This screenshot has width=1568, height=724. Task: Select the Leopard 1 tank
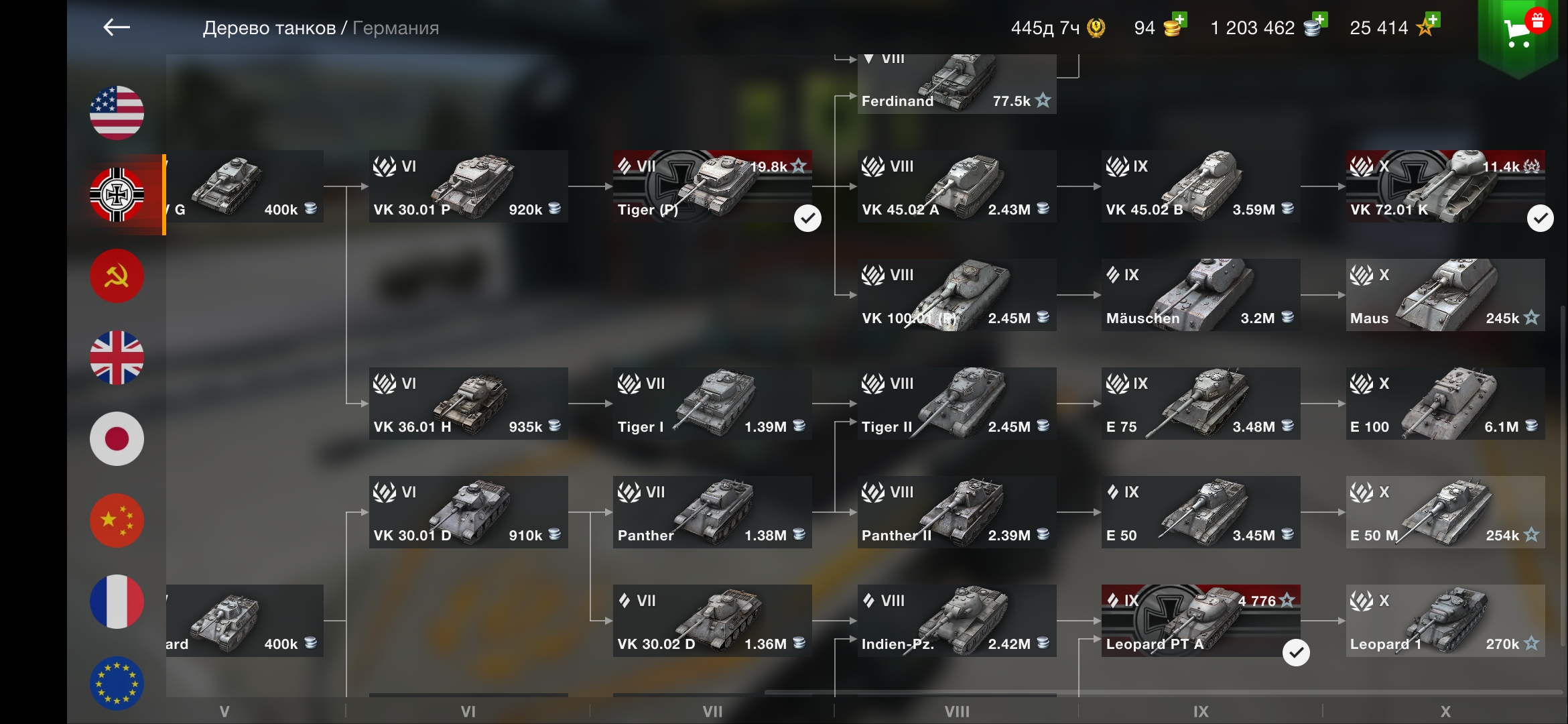coord(1445,621)
